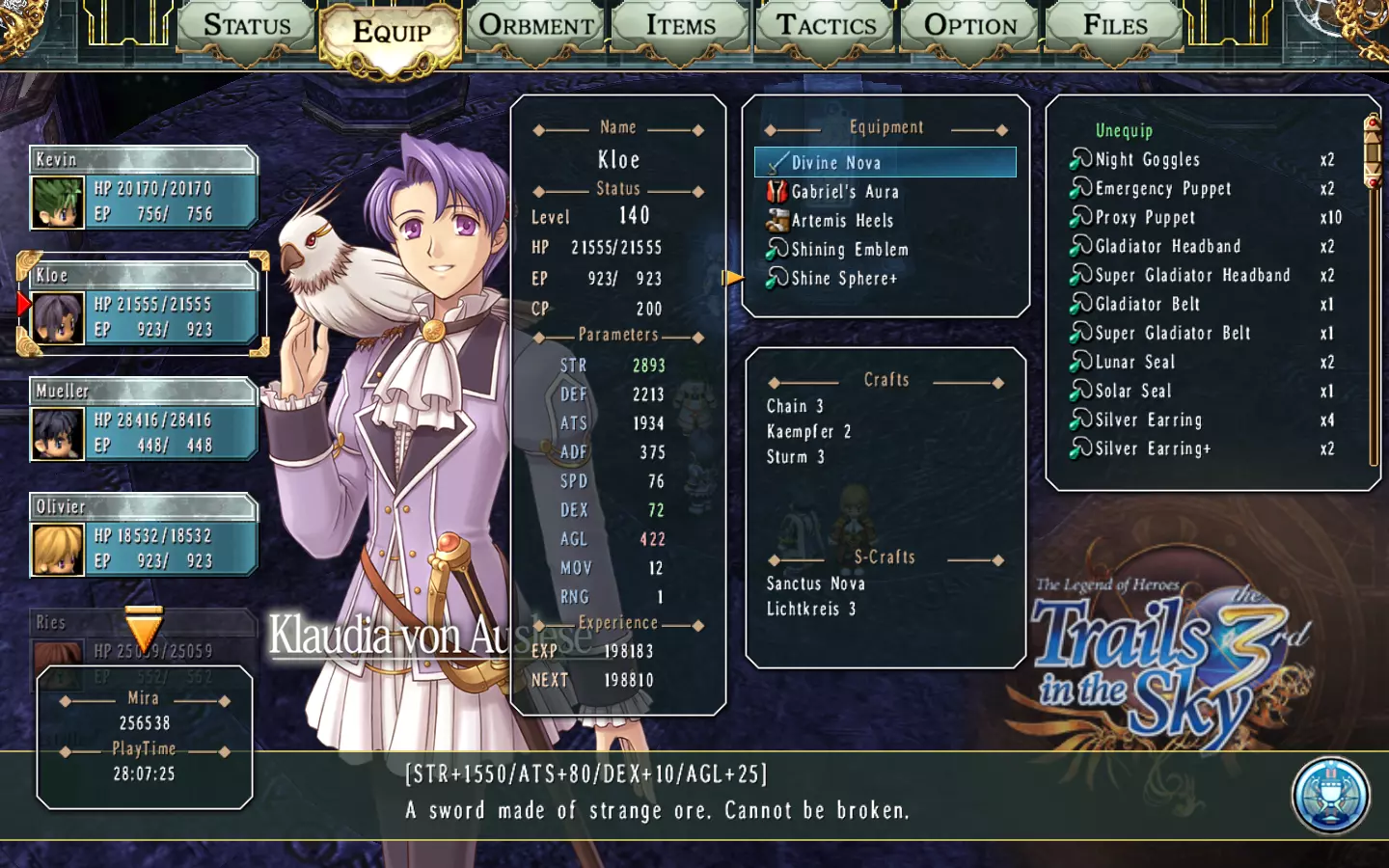The width and height of the screenshot is (1389, 868).
Task: Switch to the Status tab
Action: (x=247, y=27)
